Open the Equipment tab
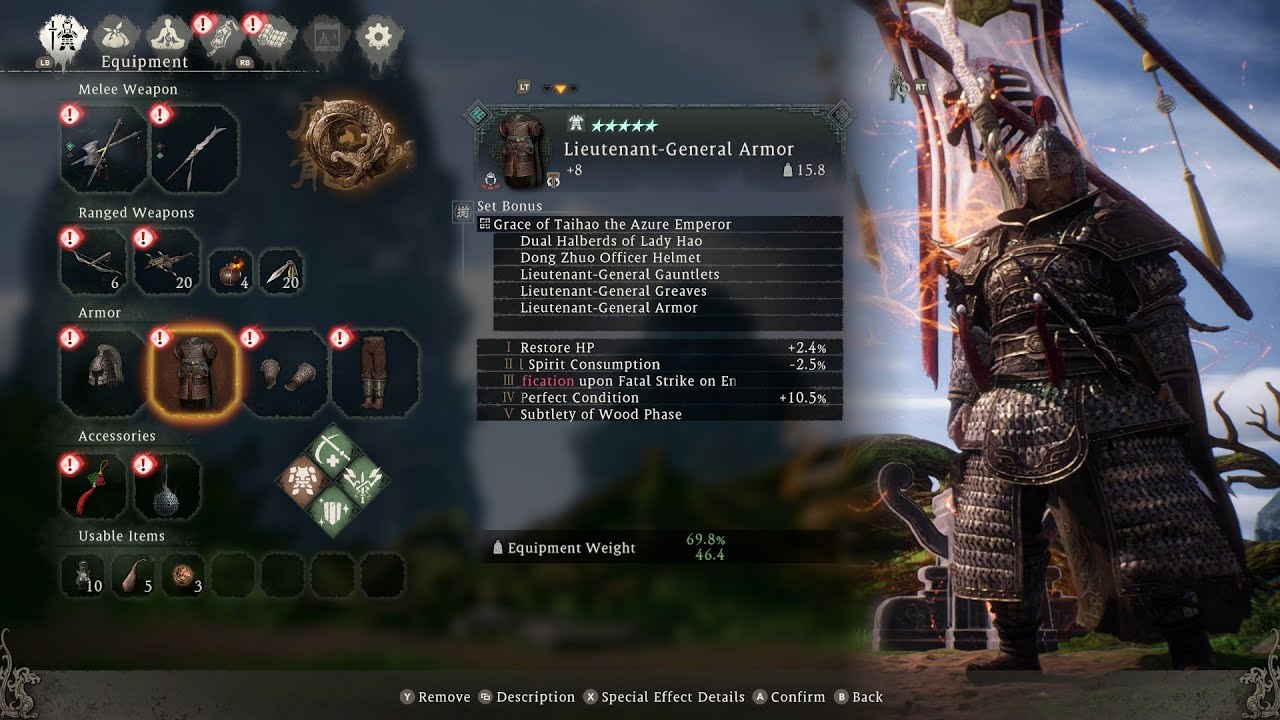This screenshot has height=720, width=1280. (x=59, y=38)
